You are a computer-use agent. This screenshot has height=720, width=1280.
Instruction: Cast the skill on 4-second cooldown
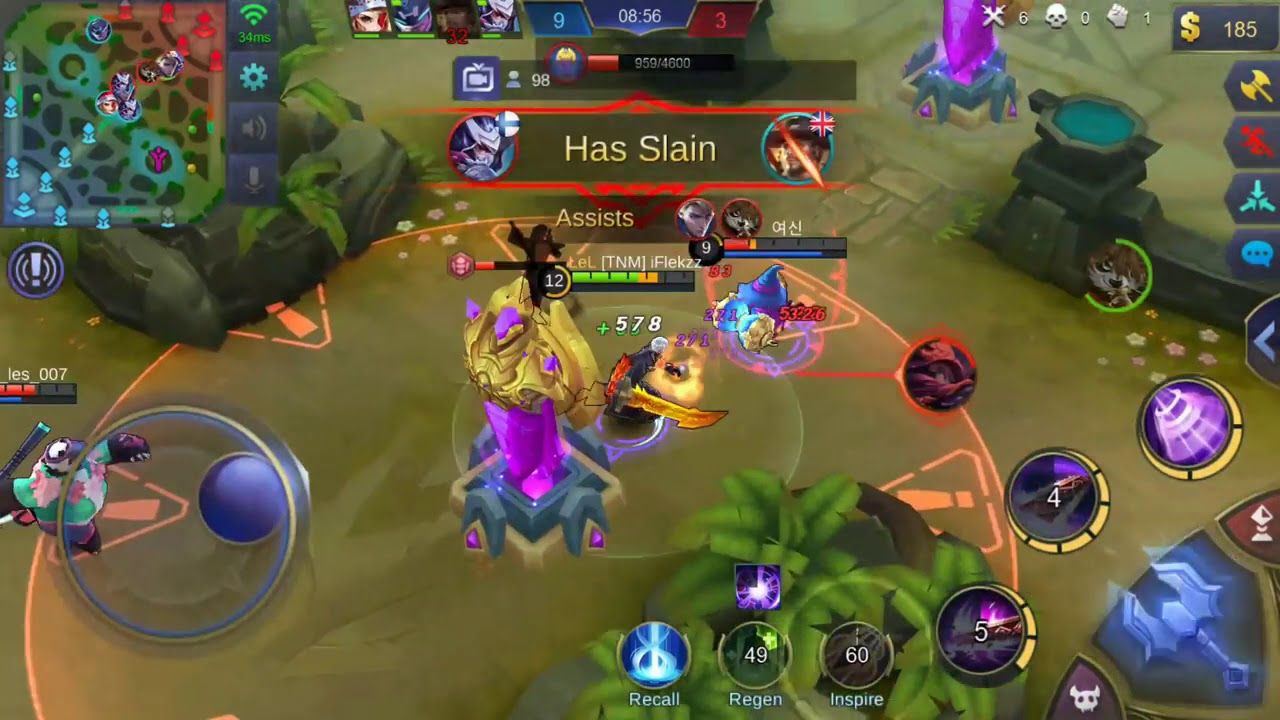coord(1056,497)
